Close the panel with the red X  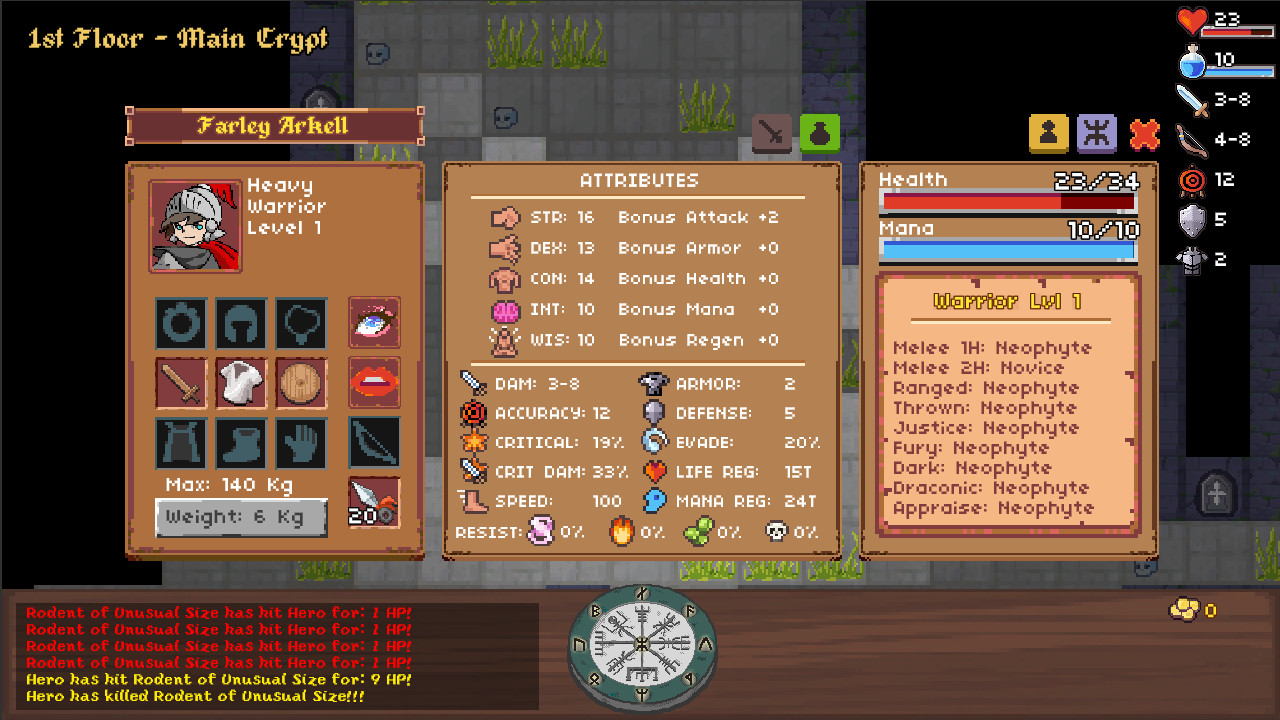[1144, 134]
